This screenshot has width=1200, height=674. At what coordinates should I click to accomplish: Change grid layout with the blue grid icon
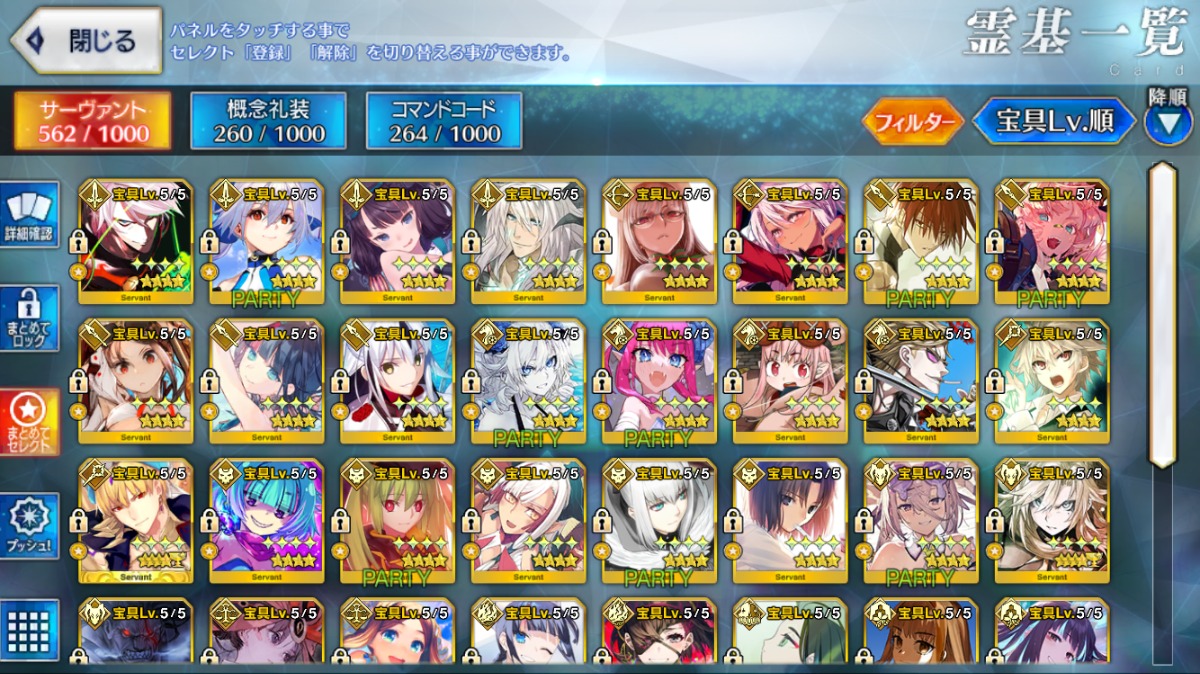[29, 630]
